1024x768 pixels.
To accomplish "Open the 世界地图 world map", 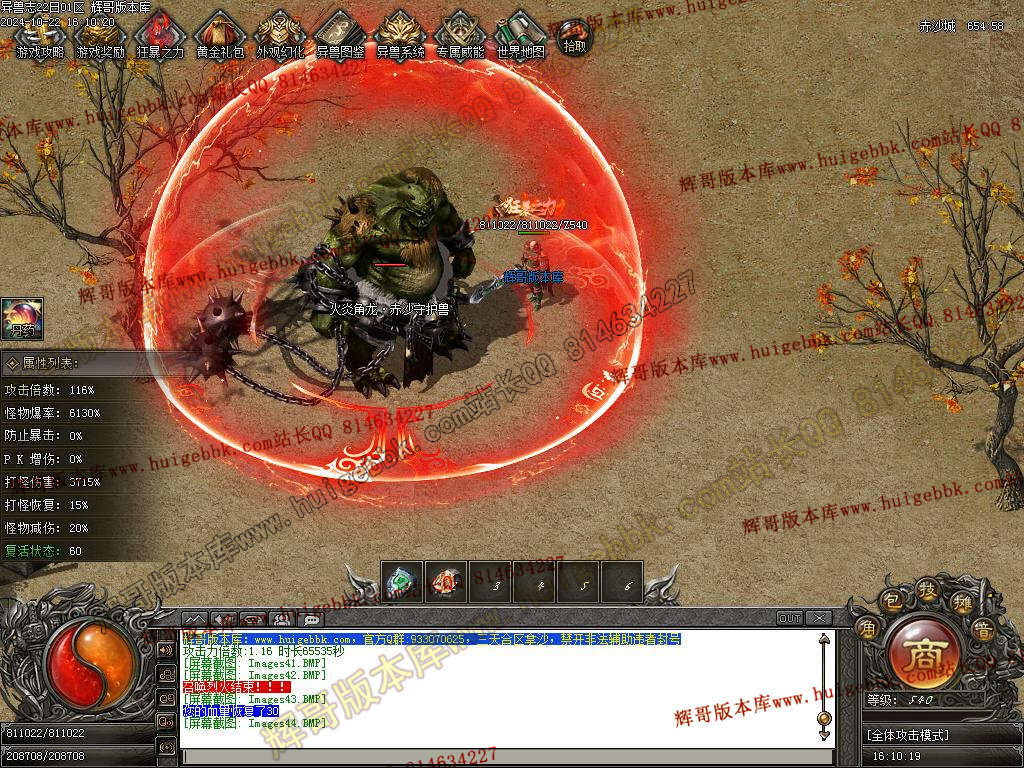I will 521,37.
